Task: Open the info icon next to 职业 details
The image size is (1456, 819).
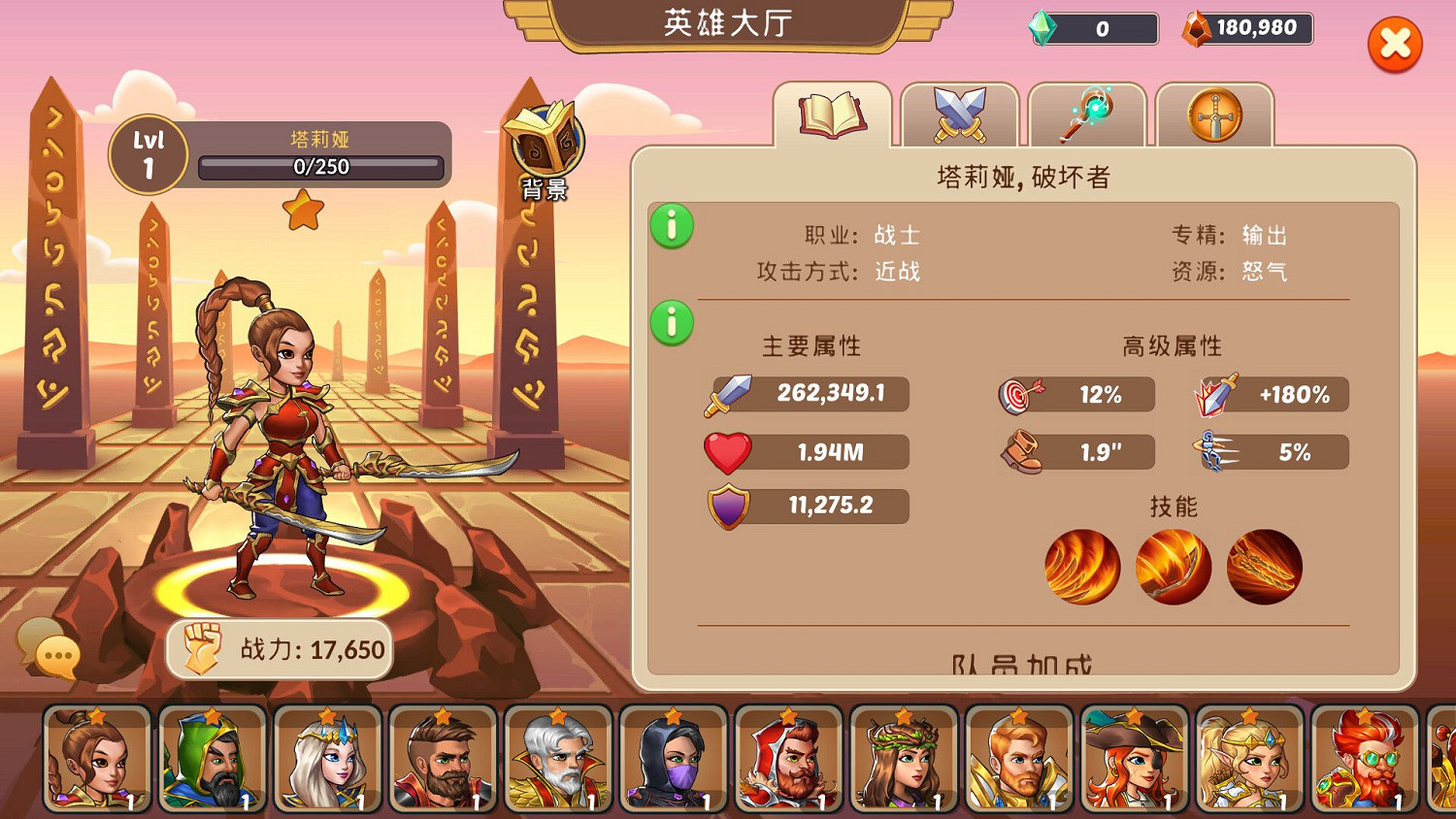Action: pyautogui.click(x=671, y=225)
